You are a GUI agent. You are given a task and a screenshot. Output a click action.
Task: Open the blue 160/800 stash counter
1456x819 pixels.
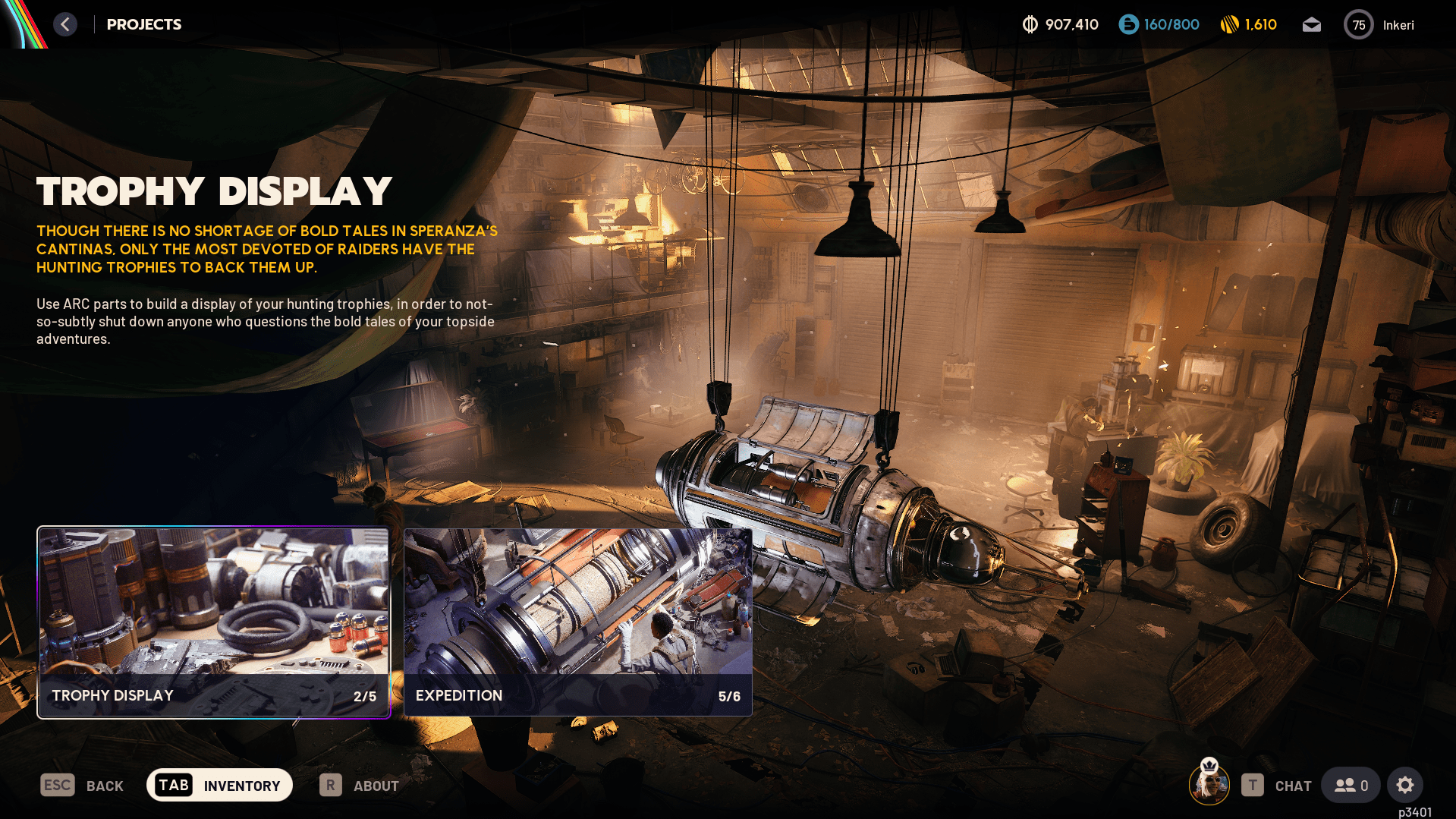coord(1159,25)
